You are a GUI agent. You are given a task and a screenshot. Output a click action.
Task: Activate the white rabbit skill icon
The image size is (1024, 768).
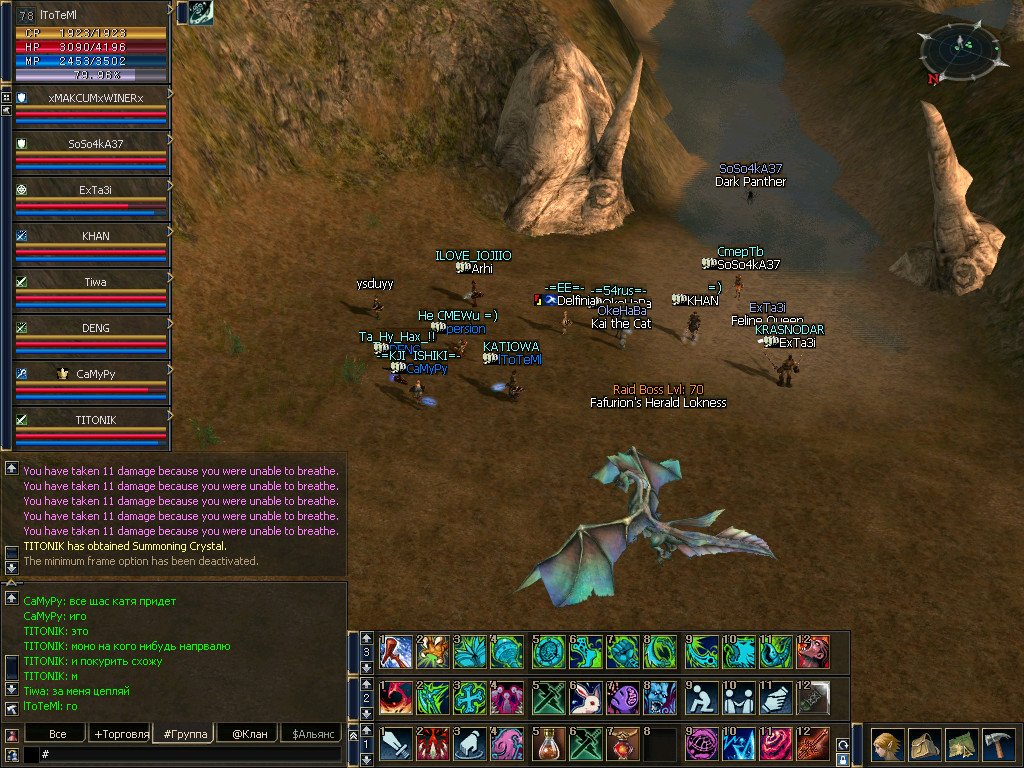point(586,695)
